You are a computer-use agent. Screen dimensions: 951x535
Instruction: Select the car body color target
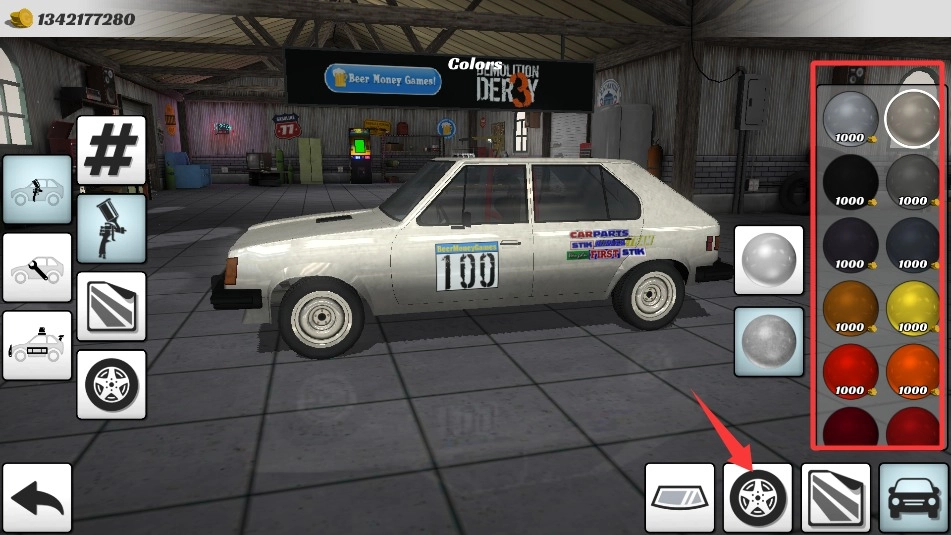(913, 497)
